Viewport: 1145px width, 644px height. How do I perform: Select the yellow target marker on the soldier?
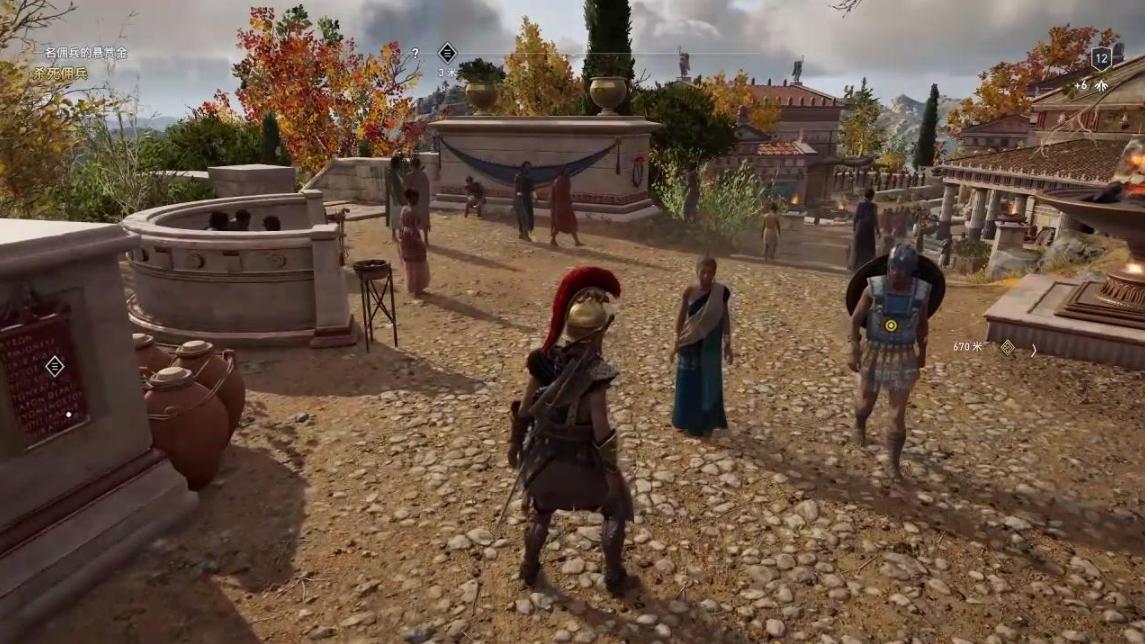coord(890,325)
